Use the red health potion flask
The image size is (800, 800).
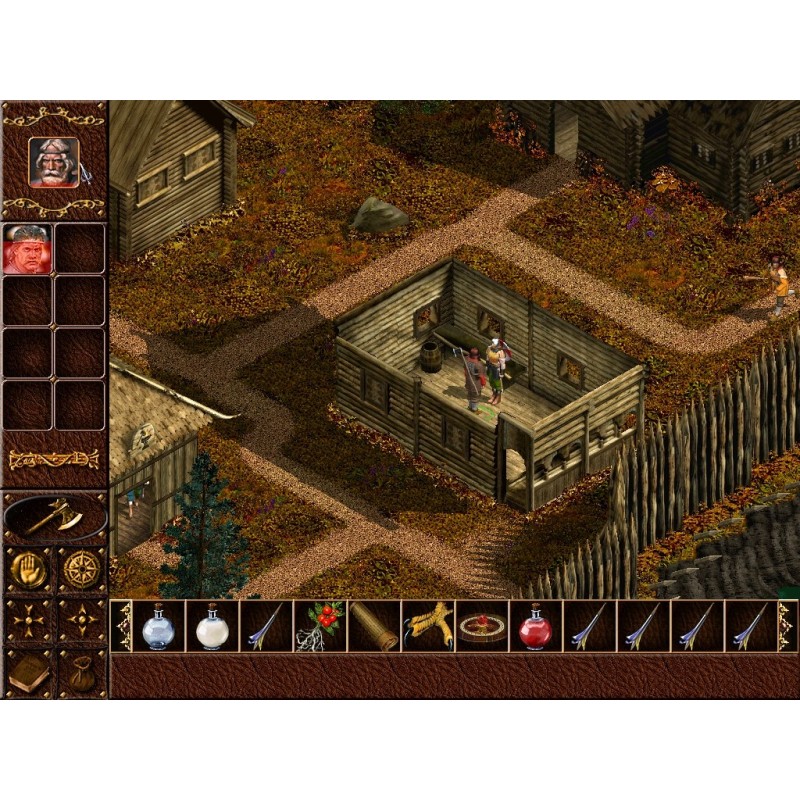click(x=536, y=627)
